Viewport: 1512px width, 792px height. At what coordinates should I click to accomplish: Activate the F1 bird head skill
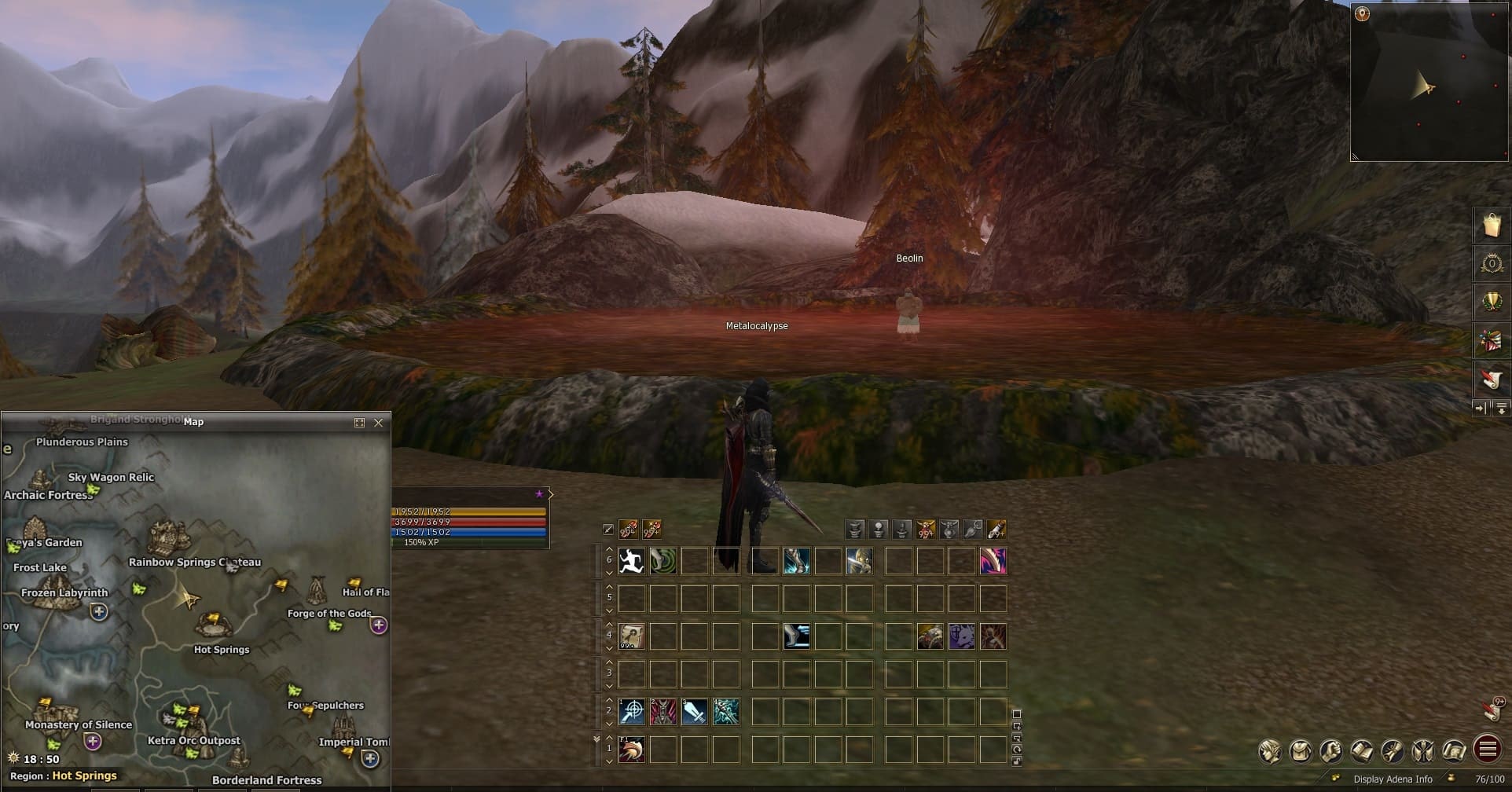click(631, 750)
